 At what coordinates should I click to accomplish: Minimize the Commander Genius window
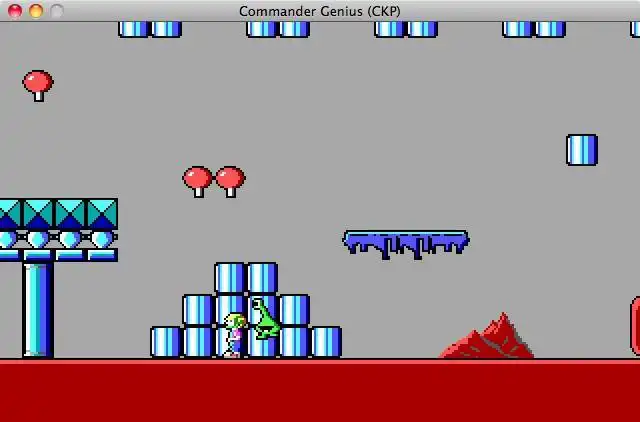point(36,11)
